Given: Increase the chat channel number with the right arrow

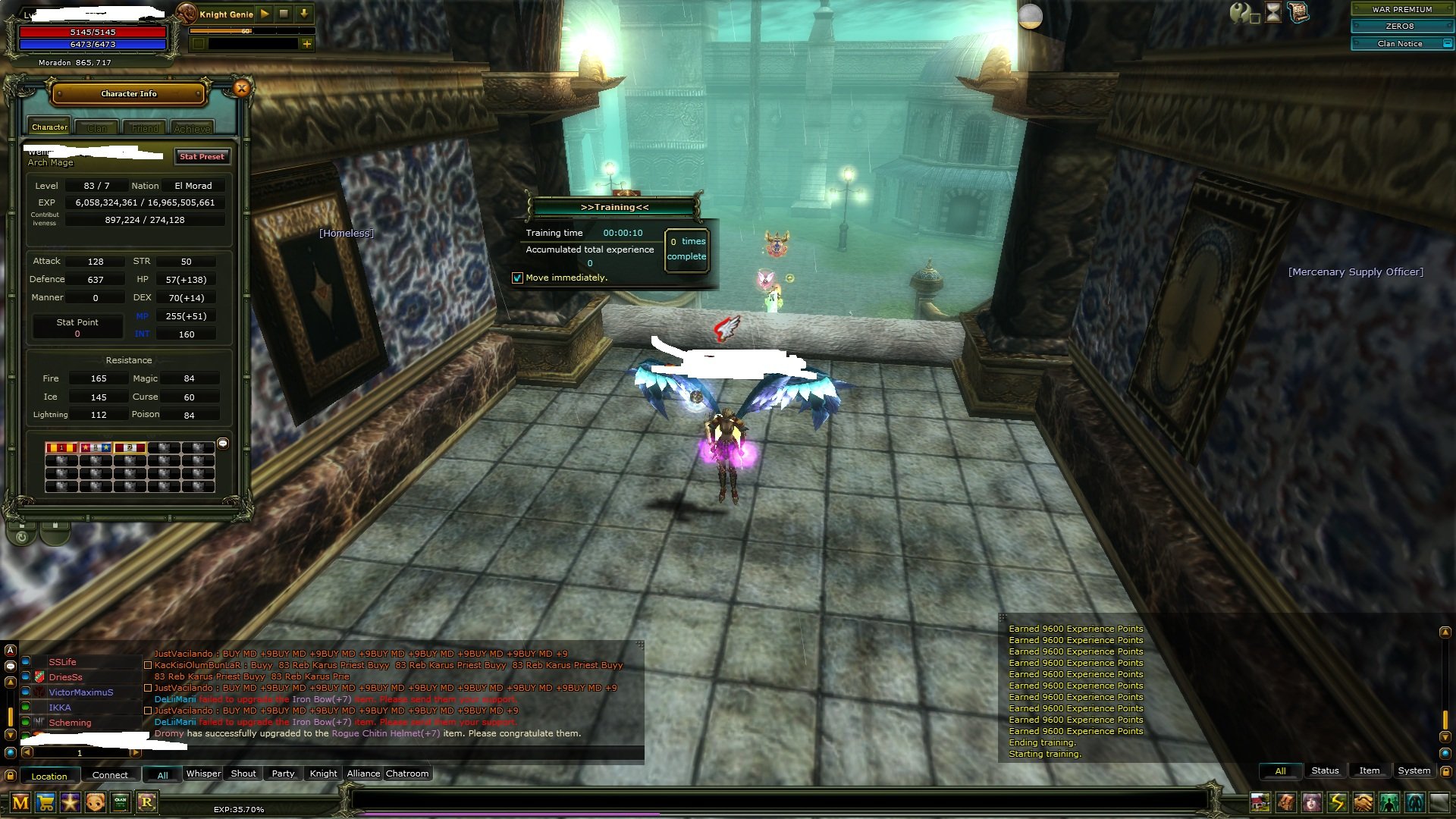Looking at the screenshot, I should click(135, 753).
